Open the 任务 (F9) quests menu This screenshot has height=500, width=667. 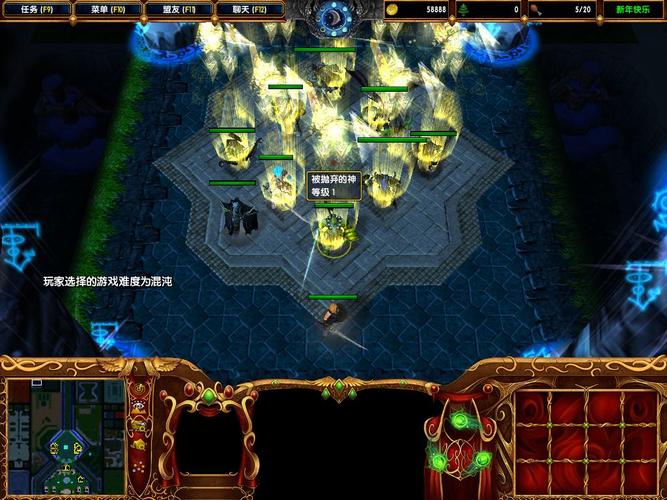pos(38,9)
